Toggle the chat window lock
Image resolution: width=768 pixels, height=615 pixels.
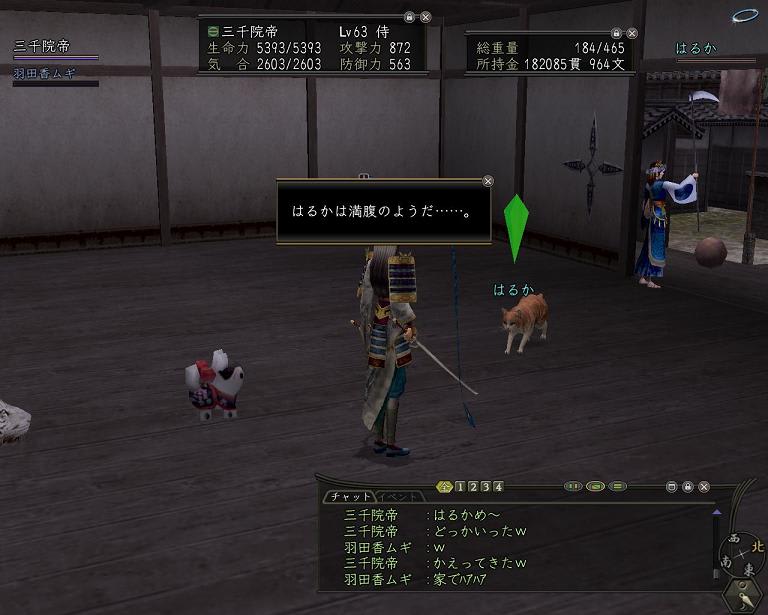pyautogui.click(x=688, y=487)
